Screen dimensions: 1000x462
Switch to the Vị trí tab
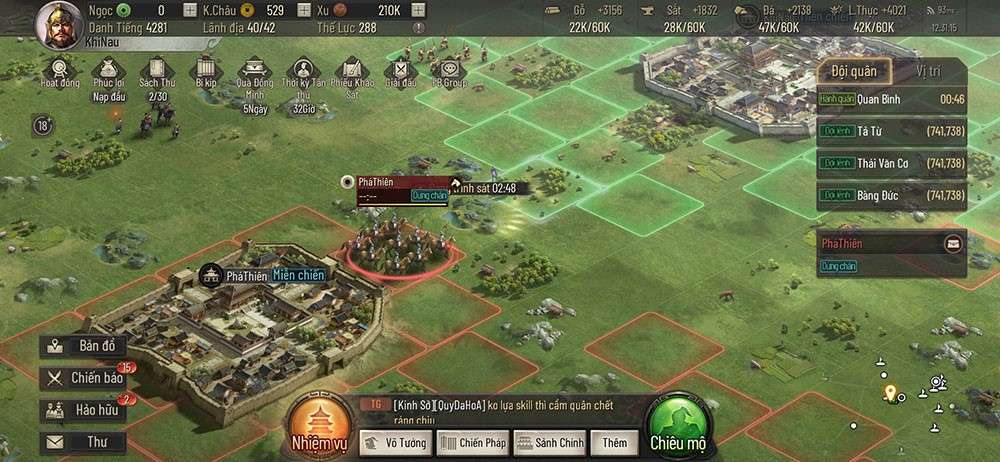tap(927, 70)
